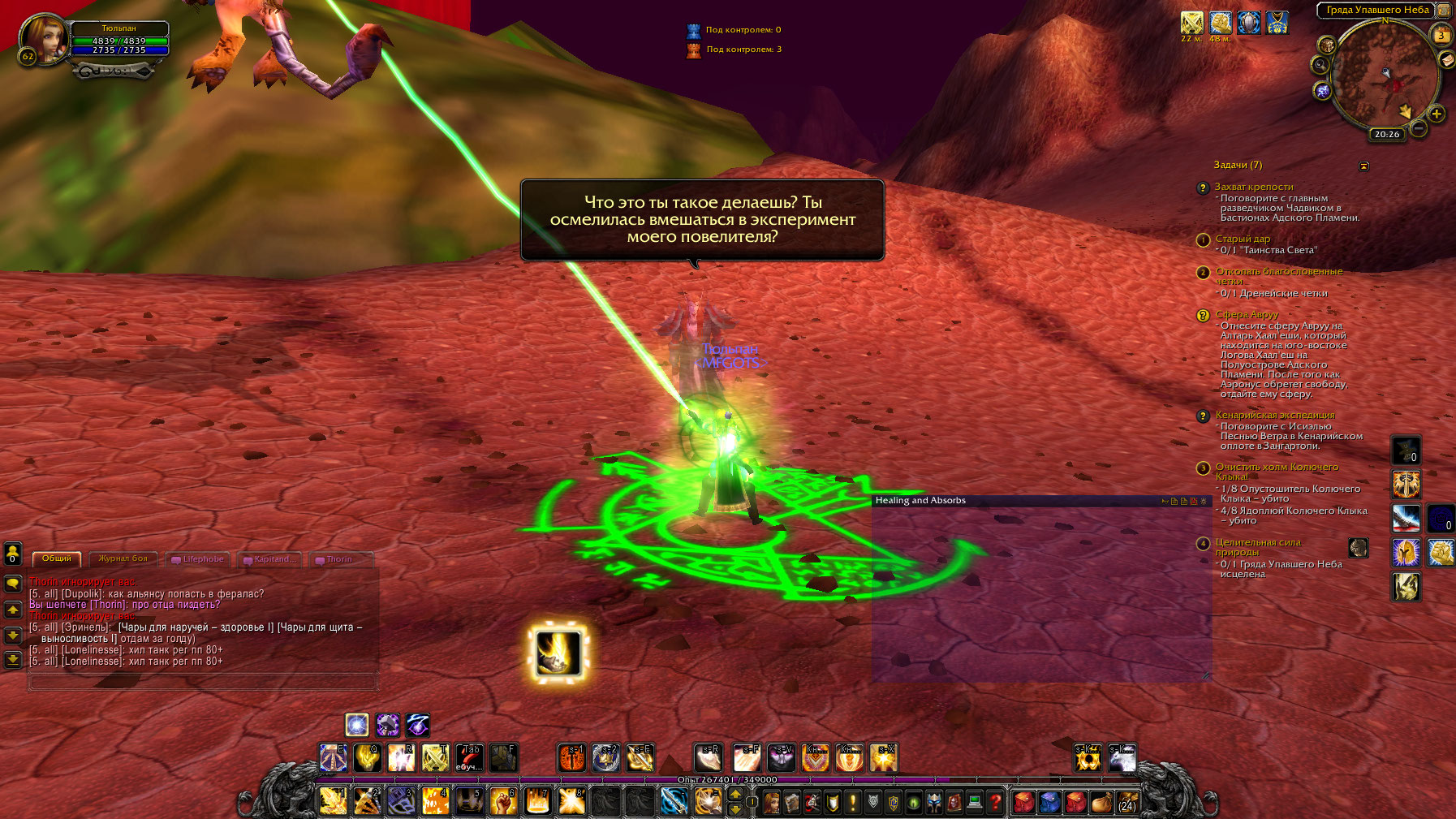The height and width of the screenshot is (819, 1456).
Task: Open the backpack bag slot showing 24
Action: (1126, 803)
